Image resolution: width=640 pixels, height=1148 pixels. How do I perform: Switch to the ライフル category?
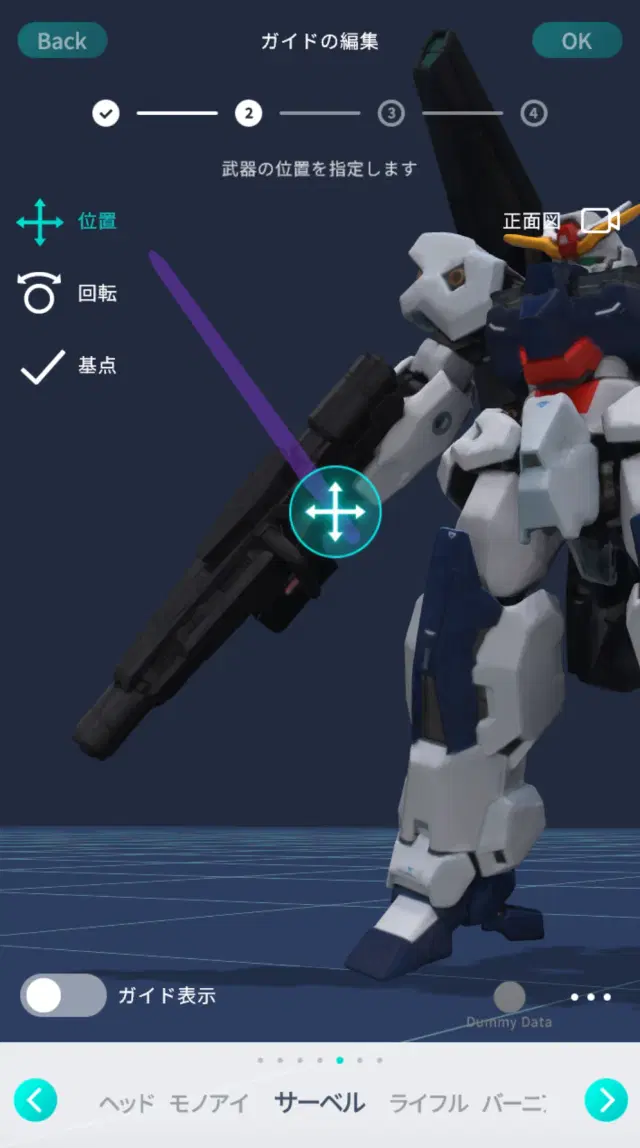click(428, 1104)
